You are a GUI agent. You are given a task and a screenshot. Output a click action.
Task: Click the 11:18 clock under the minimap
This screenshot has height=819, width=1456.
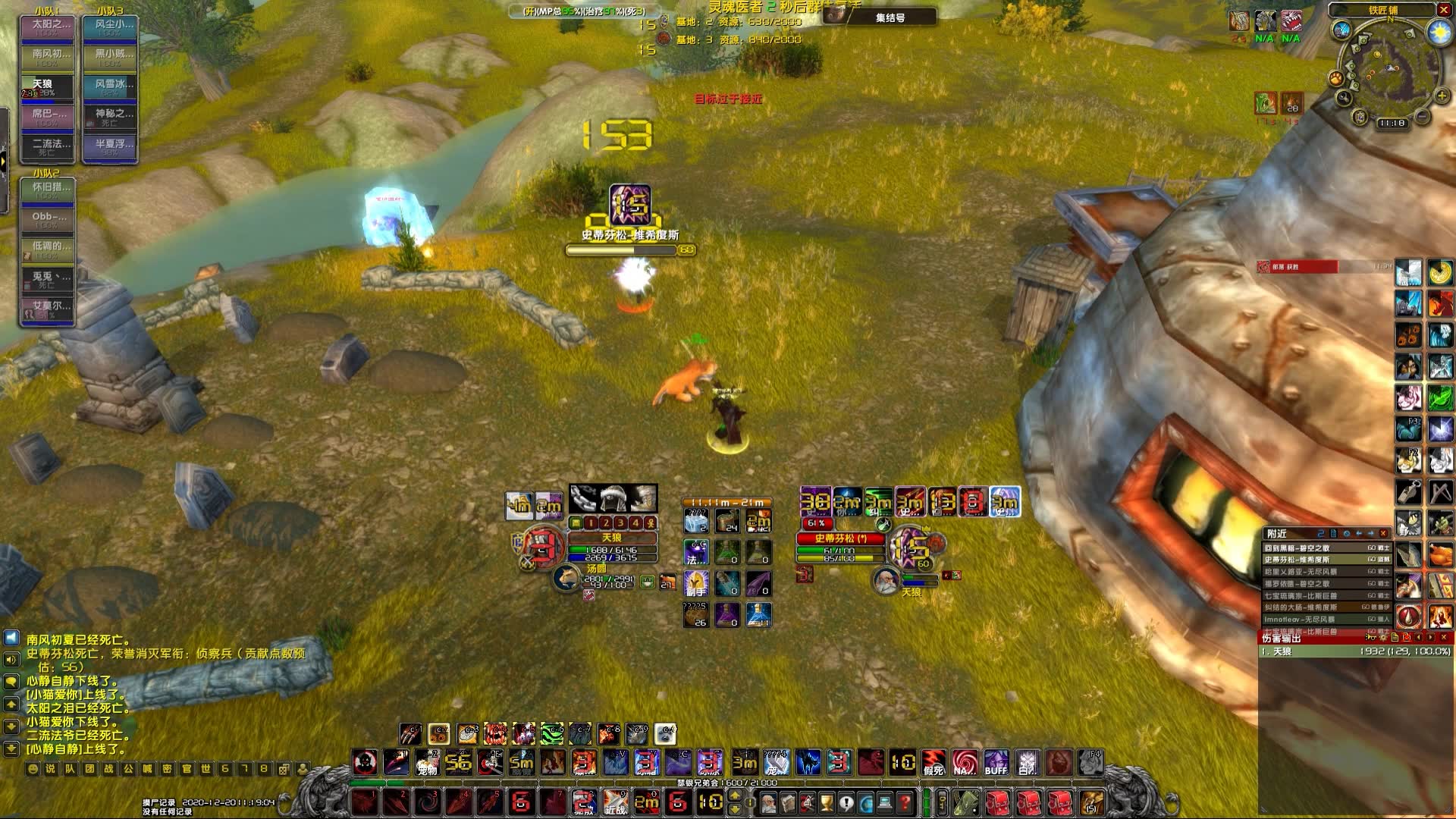(1392, 123)
